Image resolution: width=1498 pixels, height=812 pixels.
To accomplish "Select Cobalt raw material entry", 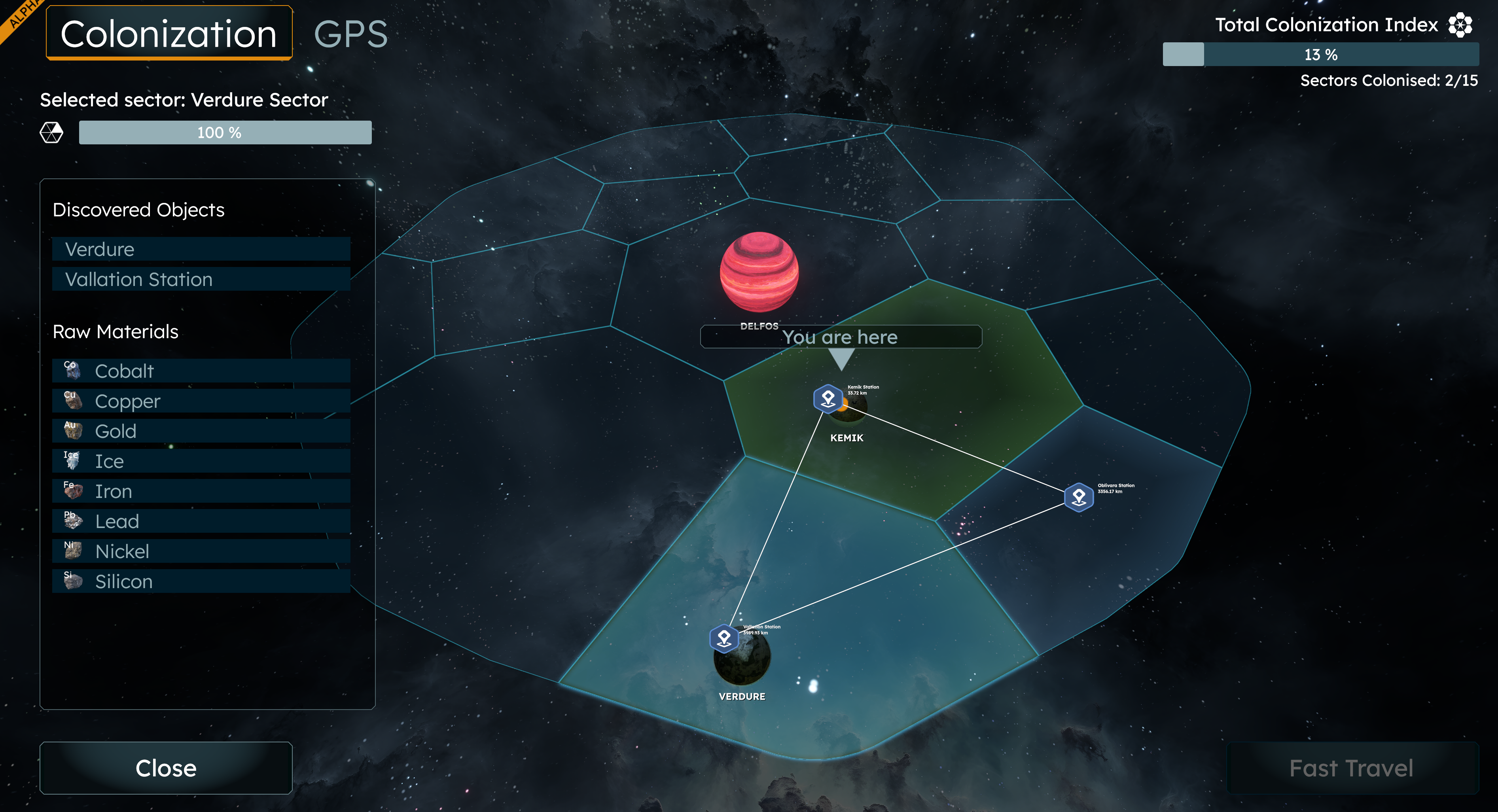I will (201, 371).
